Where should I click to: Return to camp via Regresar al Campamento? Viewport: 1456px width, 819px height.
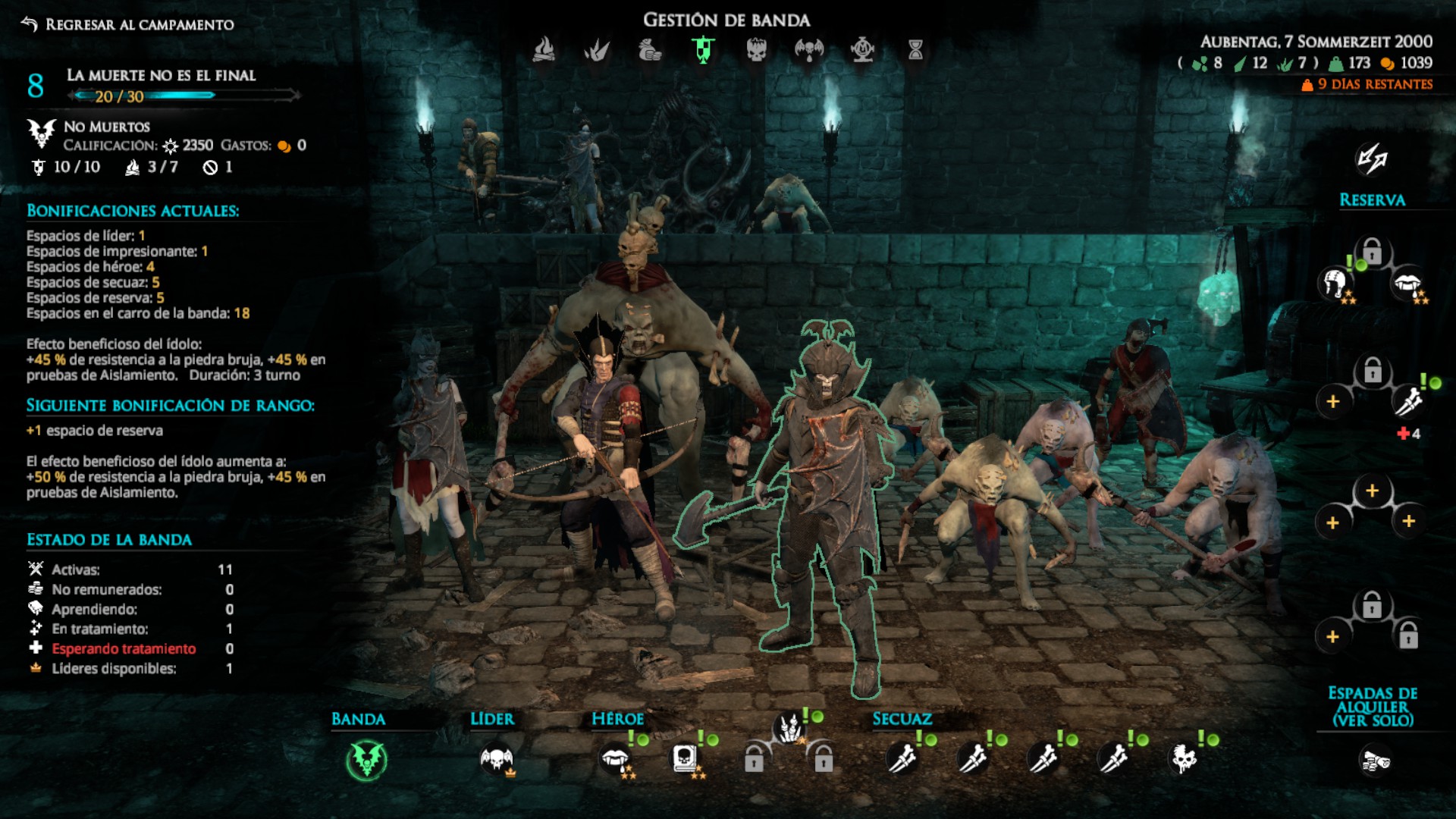pos(129,24)
